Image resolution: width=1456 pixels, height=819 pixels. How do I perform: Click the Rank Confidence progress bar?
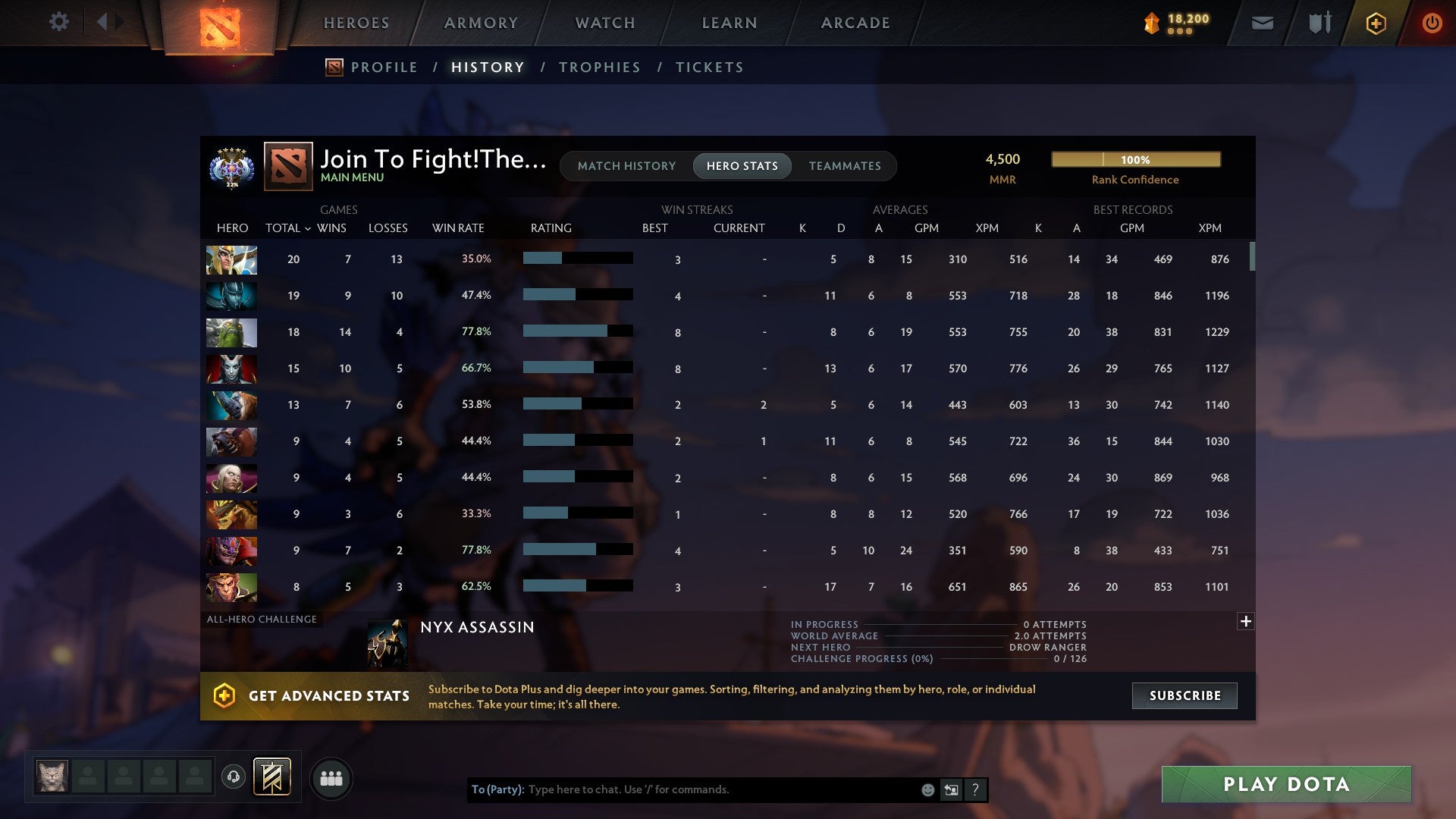(1135, 159)
